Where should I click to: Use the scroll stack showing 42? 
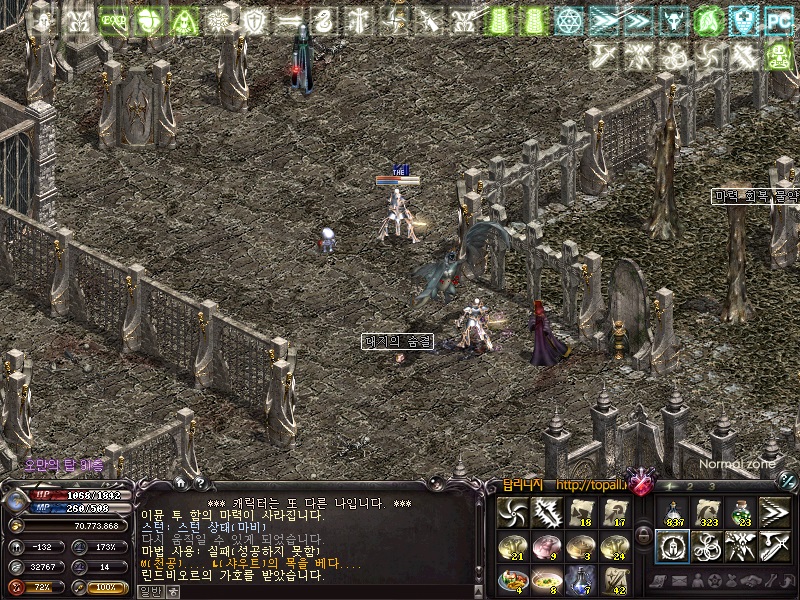(617, 579)
